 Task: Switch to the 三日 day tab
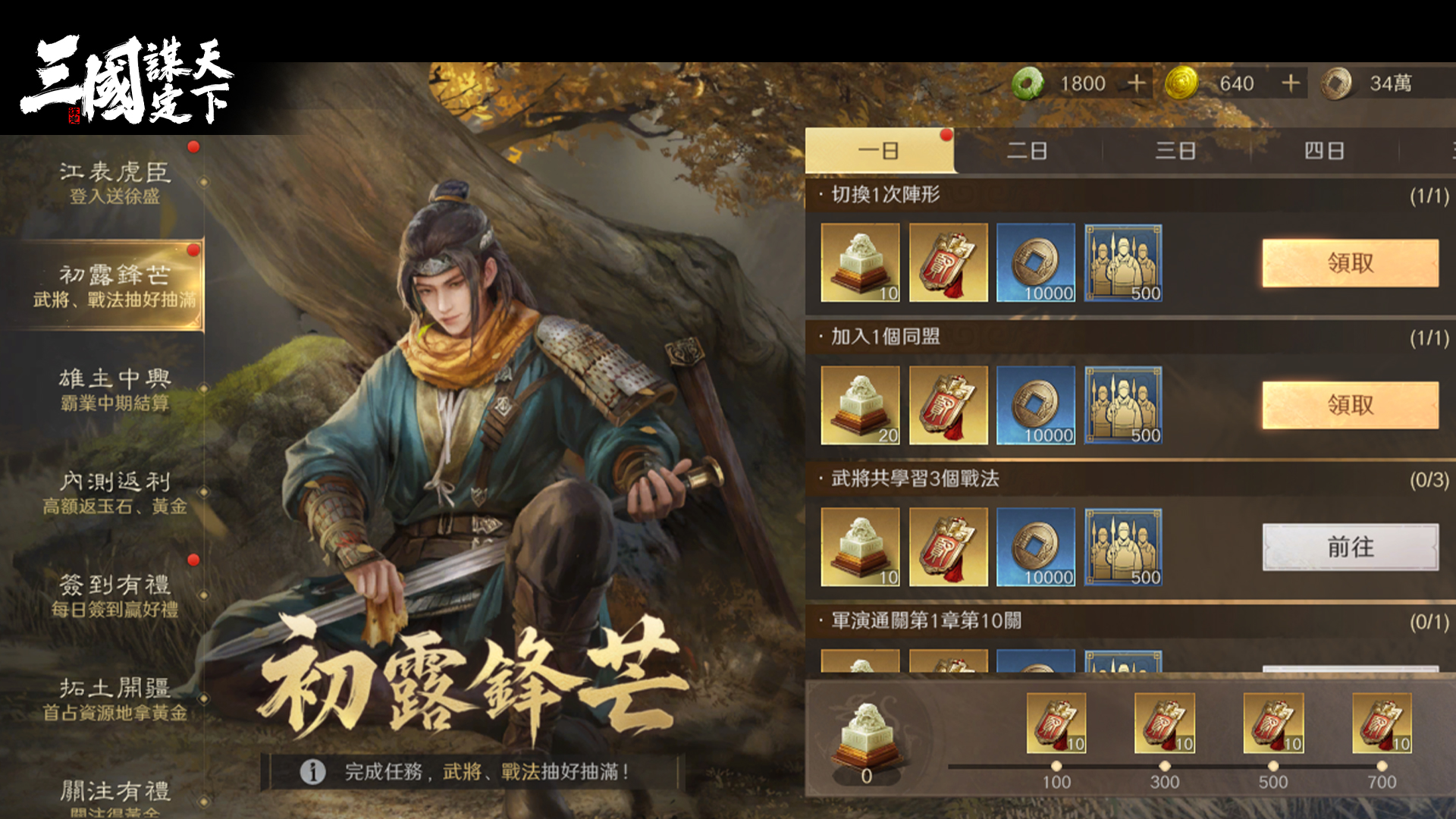pos(1175,151)
